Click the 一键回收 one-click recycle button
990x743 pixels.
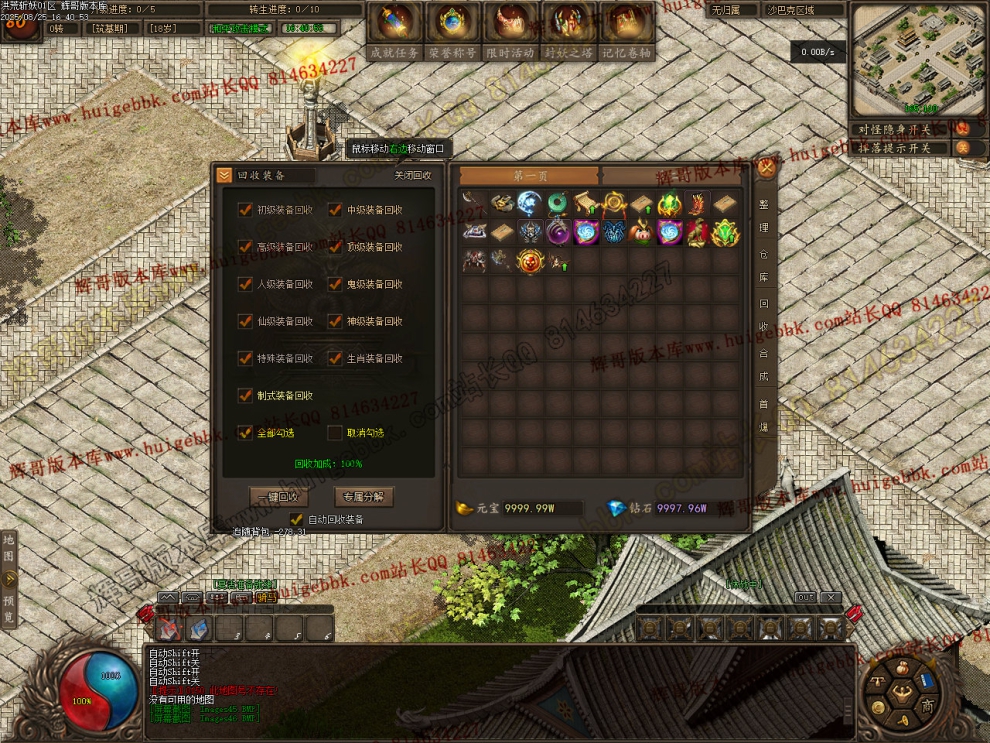[280, 497]
